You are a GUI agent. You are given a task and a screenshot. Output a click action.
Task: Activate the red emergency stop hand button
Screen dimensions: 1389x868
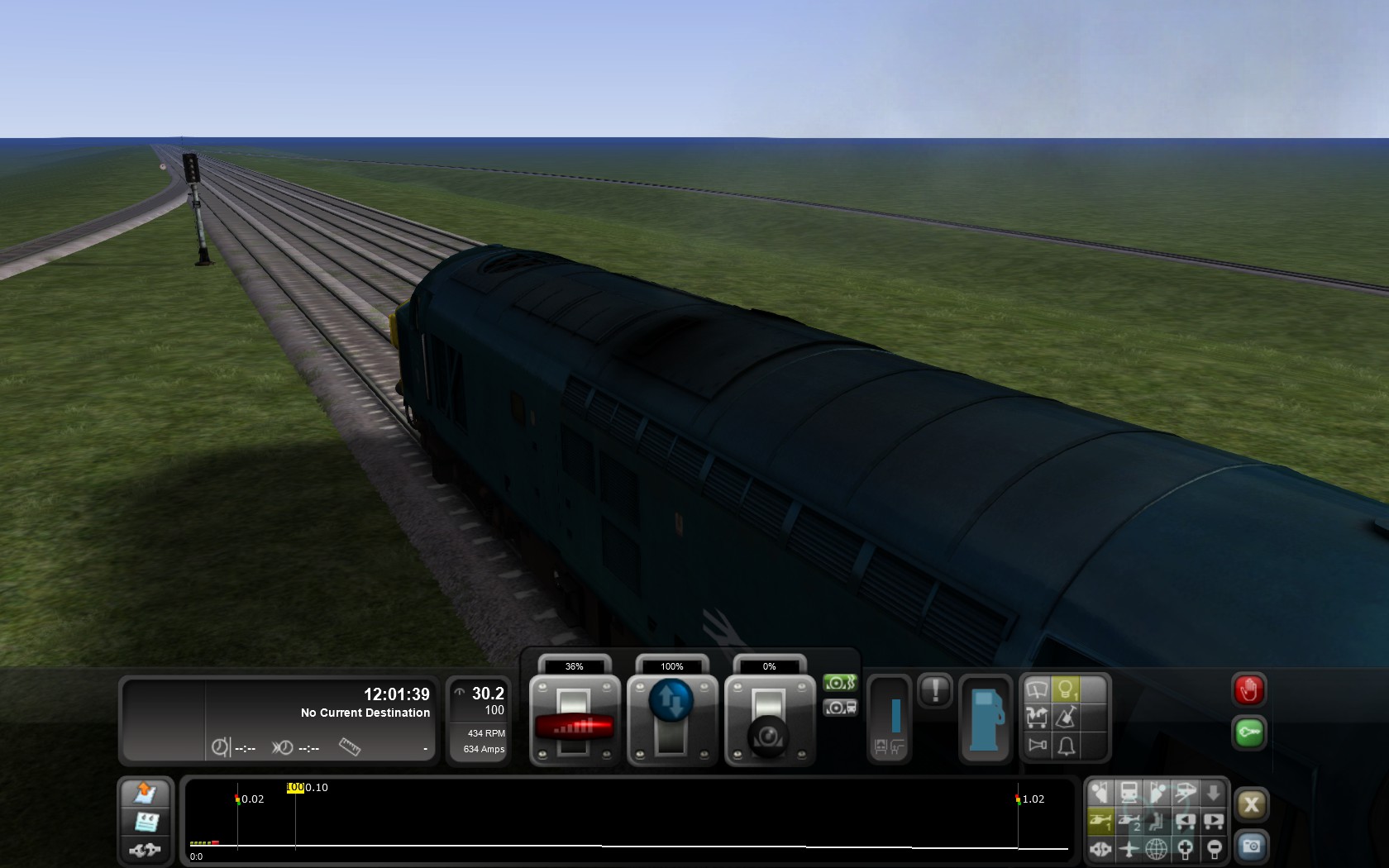point(1248,689)
